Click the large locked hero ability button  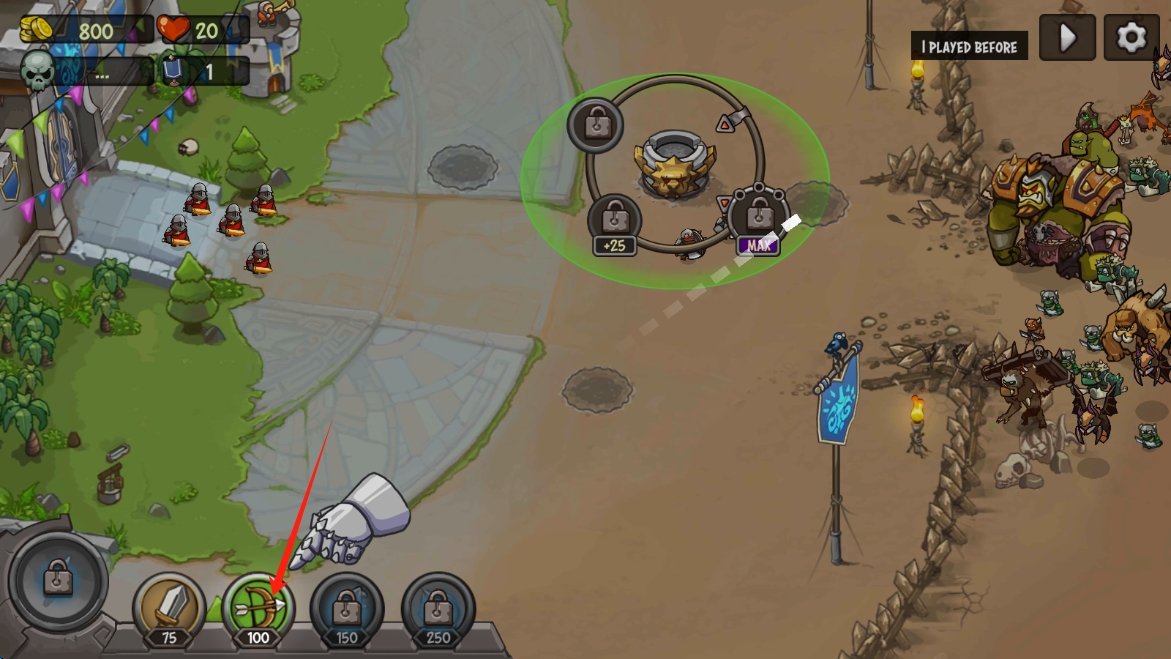[58, 580]
